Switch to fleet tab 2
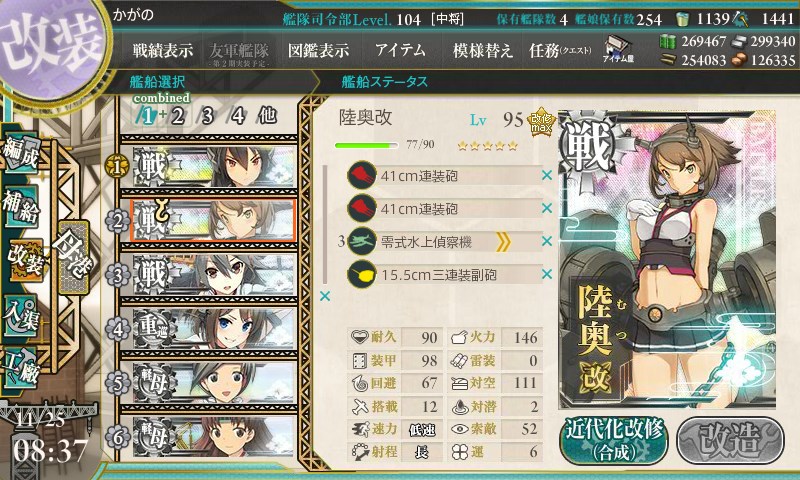The image size is (800, 480). point(178,115)
